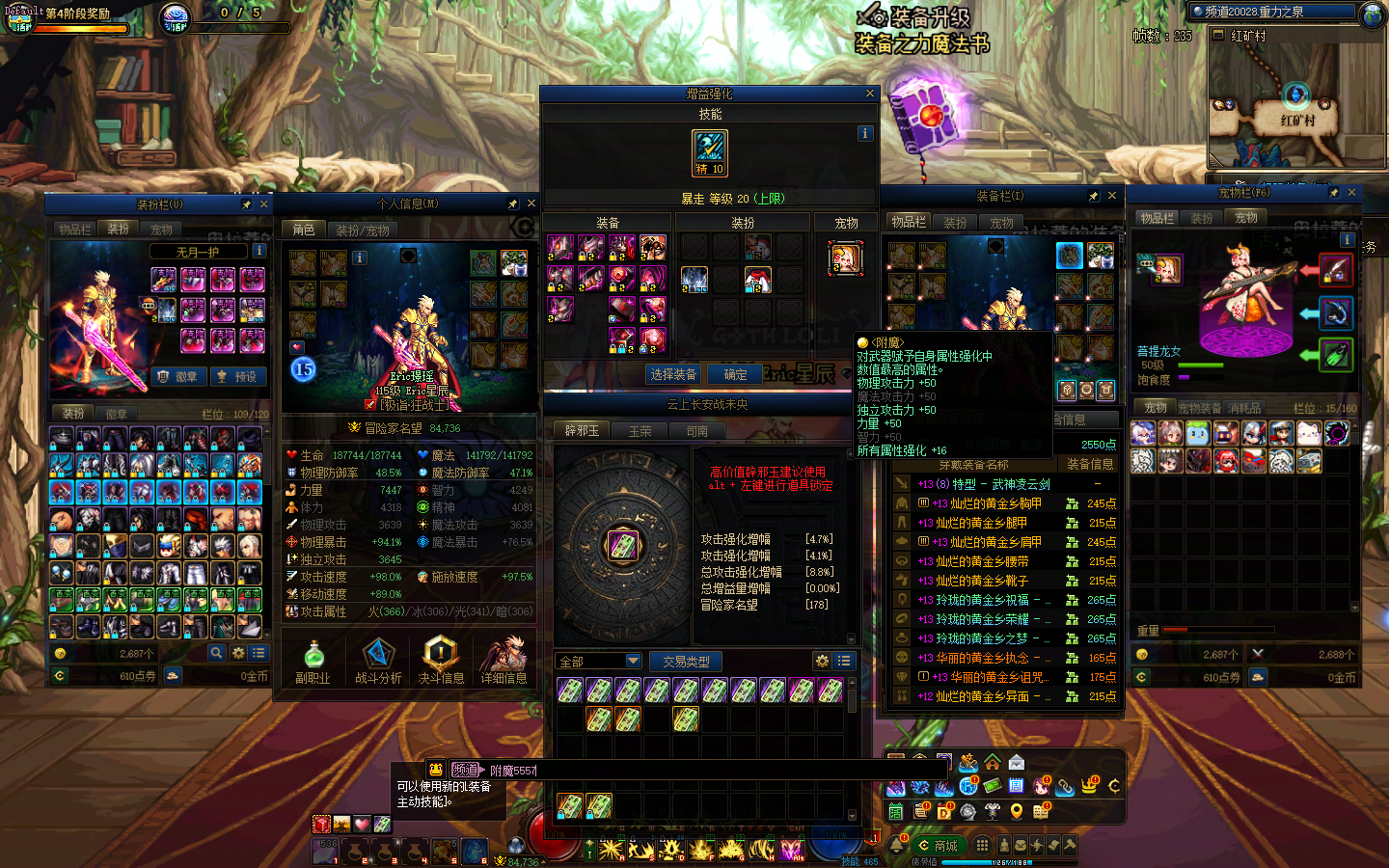Click the 交易类型 button
1389x868 pixels.
pyautogui.click(x=686, y=662)
